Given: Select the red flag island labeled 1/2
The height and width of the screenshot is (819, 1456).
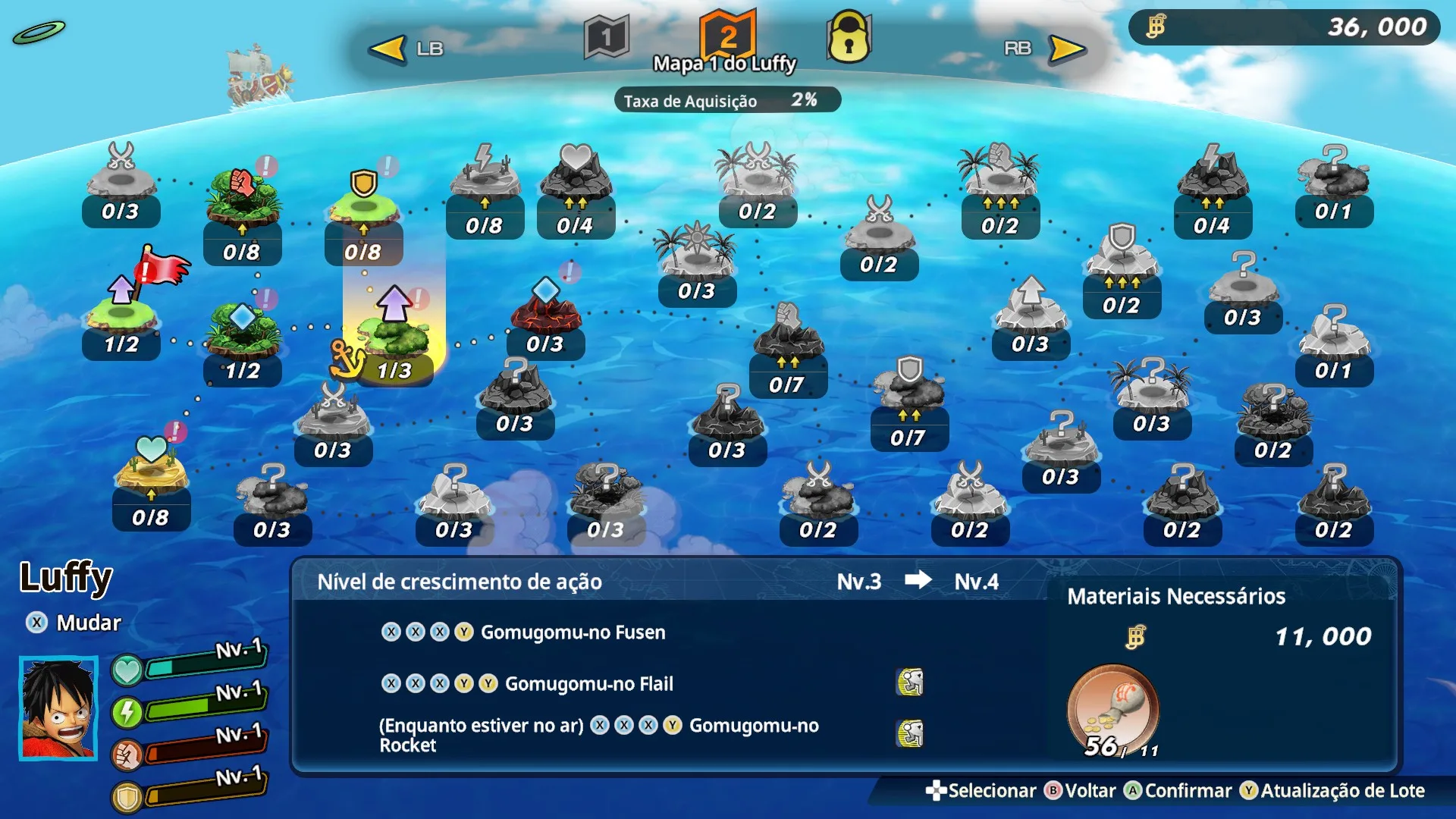Looking at the screenshot, I should point(121,318).
